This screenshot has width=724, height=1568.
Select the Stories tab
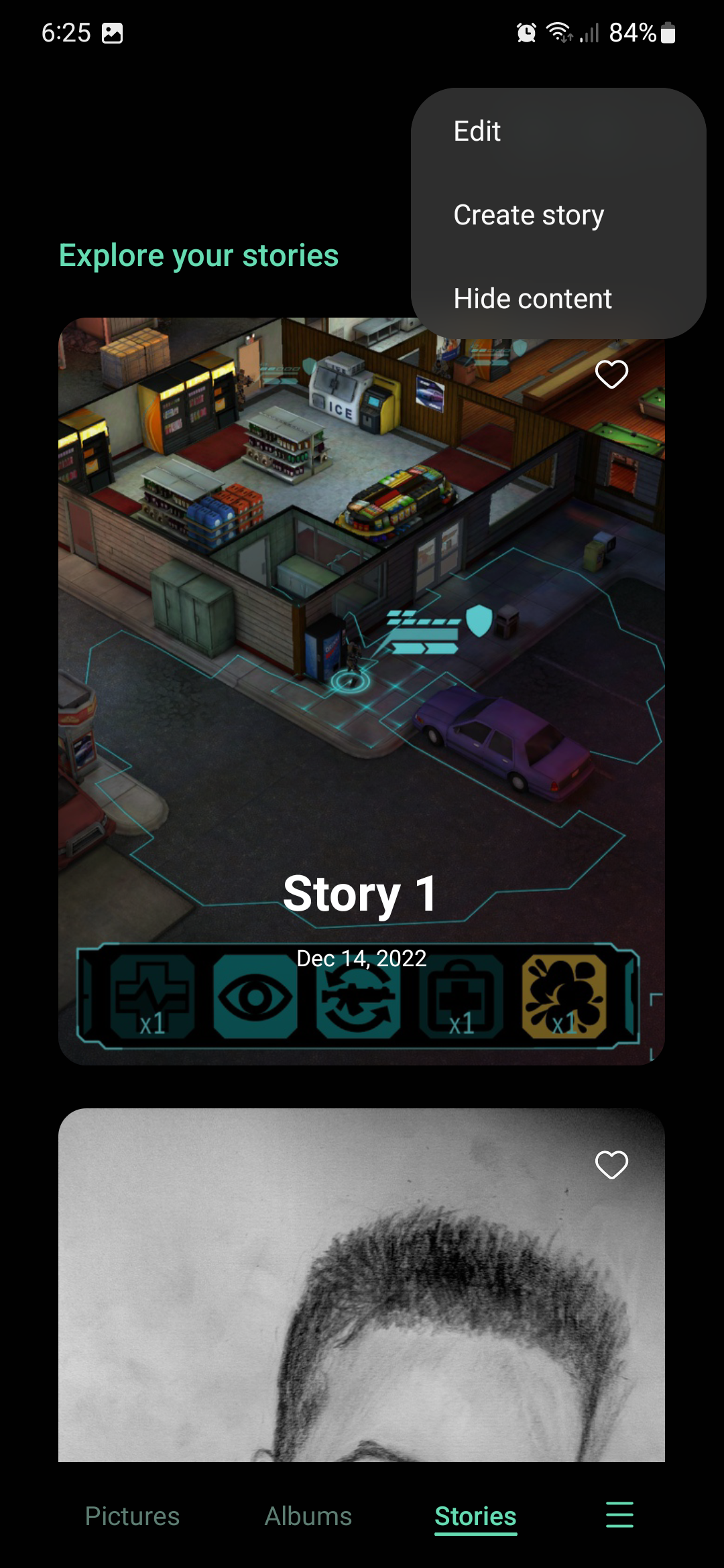click(475, 1516)
